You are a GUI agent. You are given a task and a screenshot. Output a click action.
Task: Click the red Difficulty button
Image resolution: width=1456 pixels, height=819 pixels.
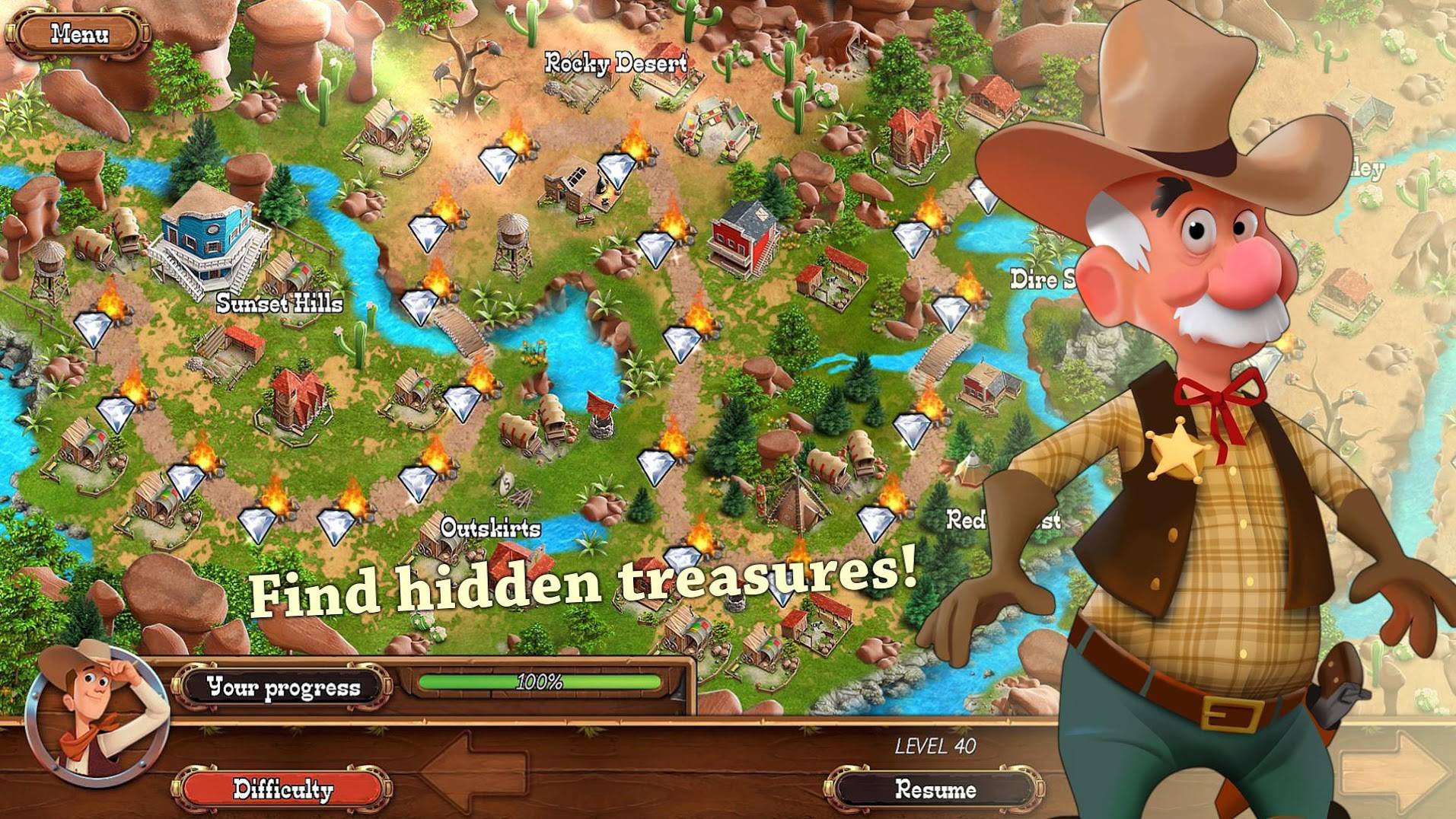pos(282,789)
